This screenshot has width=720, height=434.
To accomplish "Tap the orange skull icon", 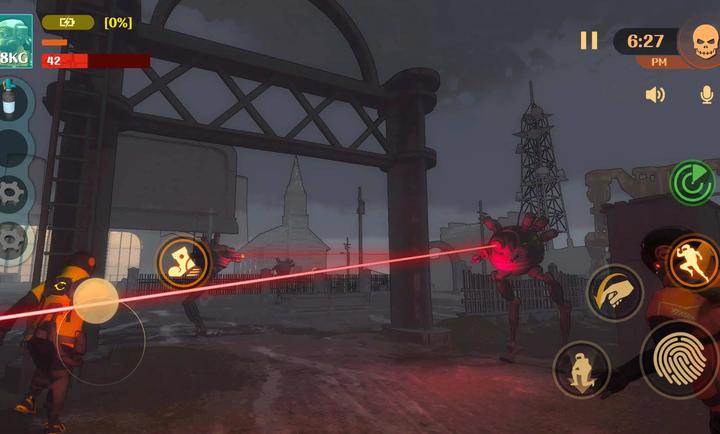I will tap(705, 42).
